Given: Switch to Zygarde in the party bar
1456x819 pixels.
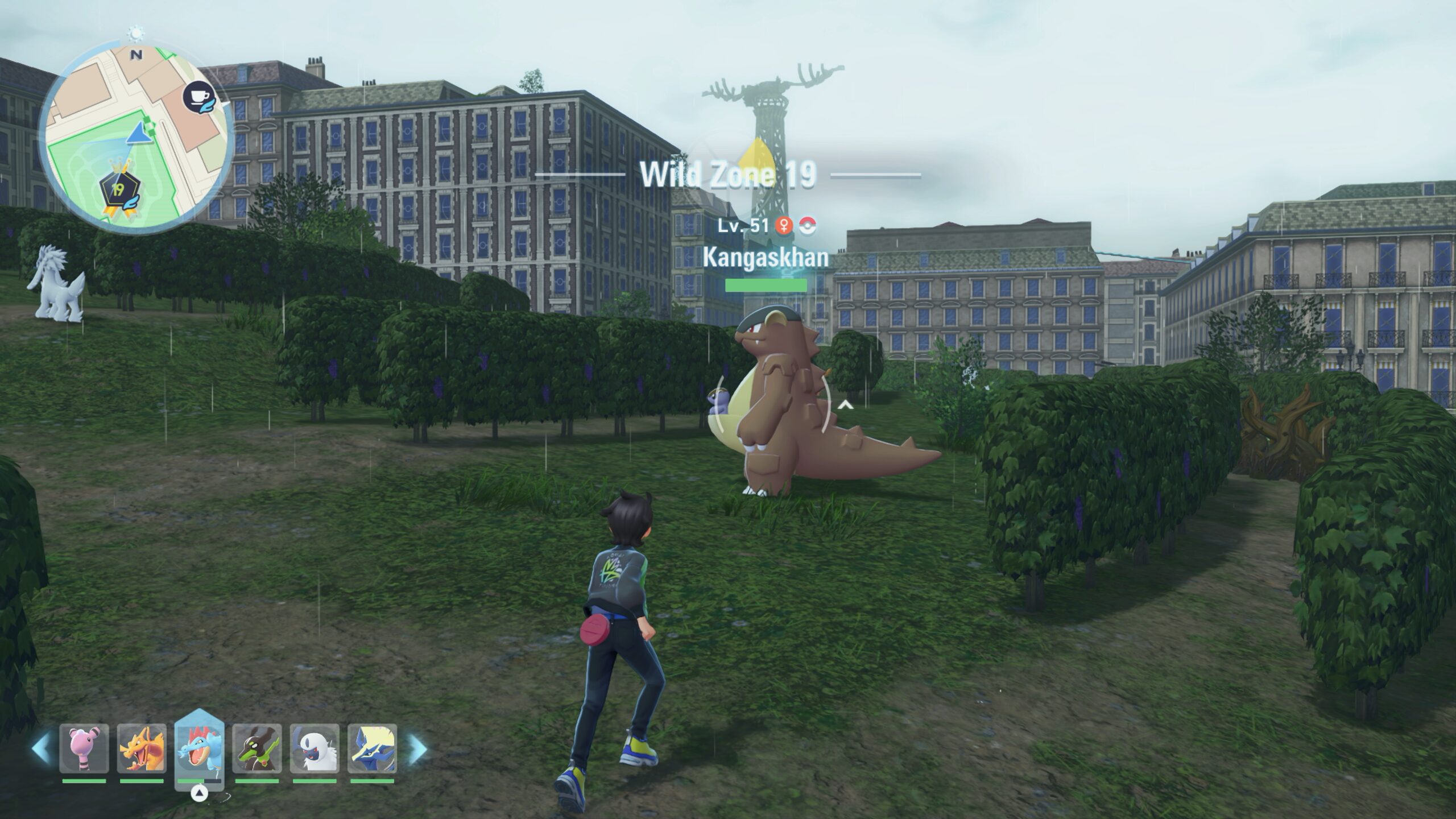Looking at the screenshot, I should click(257, 748).
